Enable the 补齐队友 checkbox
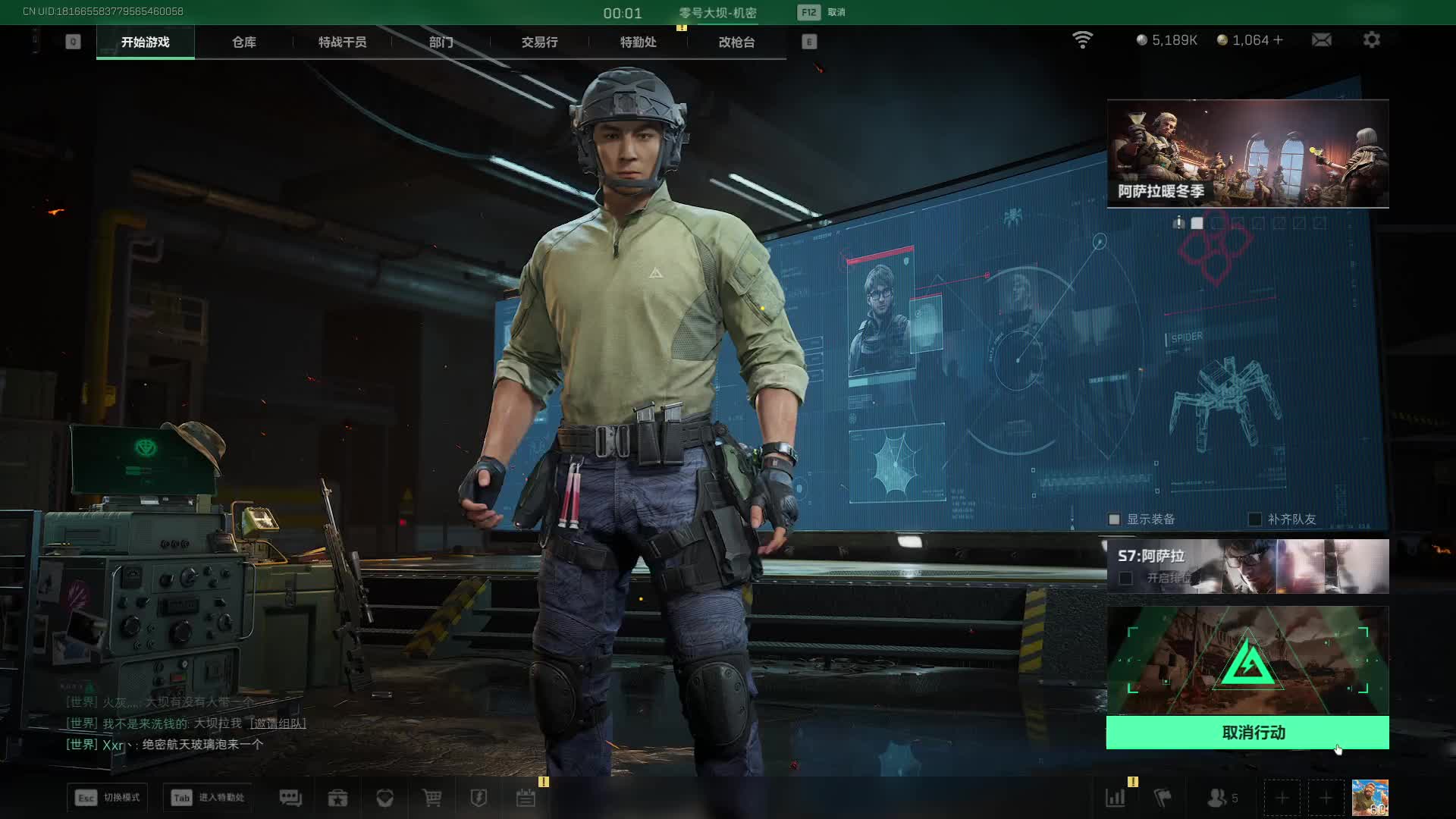Image resolution: width=1456 pixels, height=819 pixels. (x=1255, y=519)
